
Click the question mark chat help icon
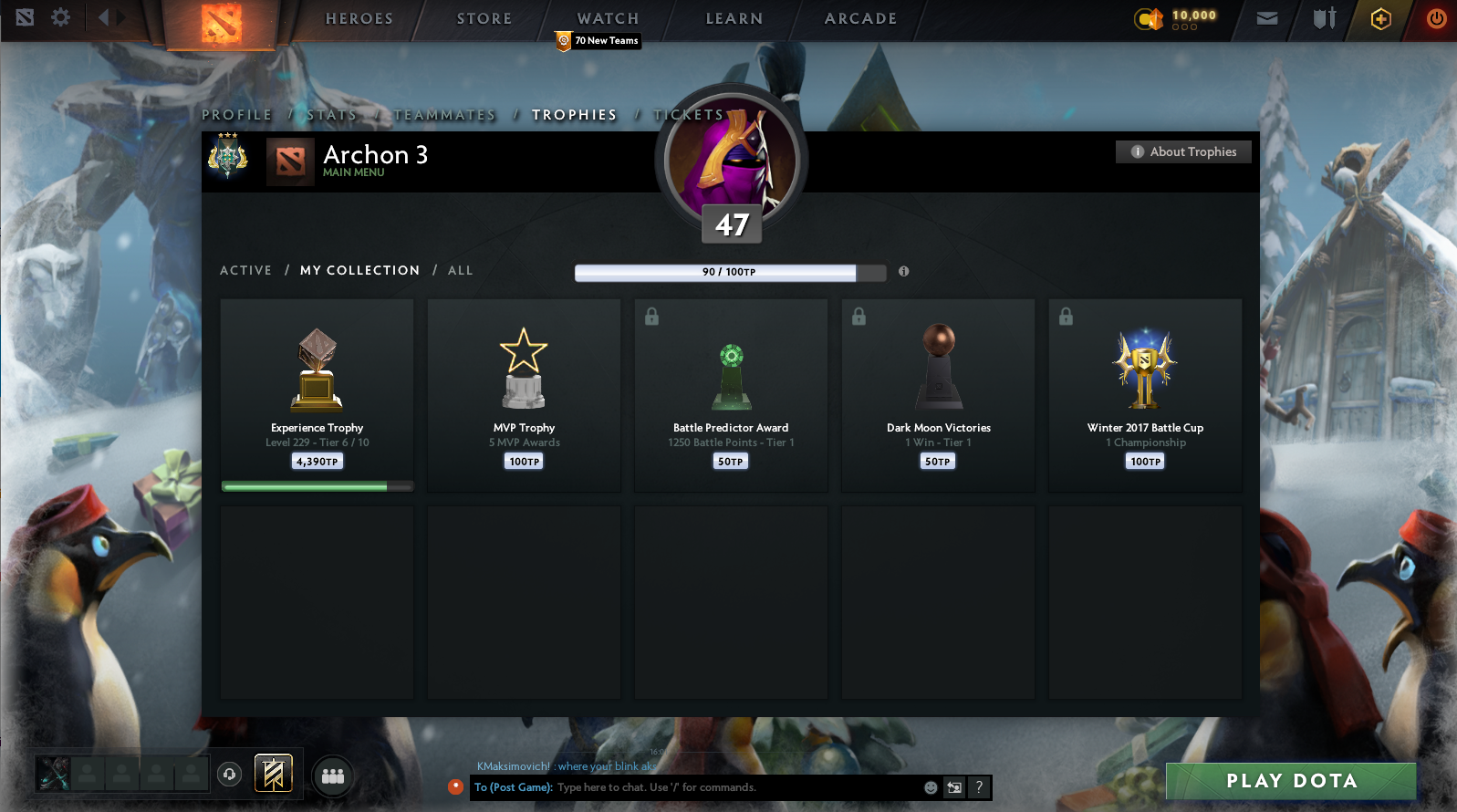(x=977, y=787)
